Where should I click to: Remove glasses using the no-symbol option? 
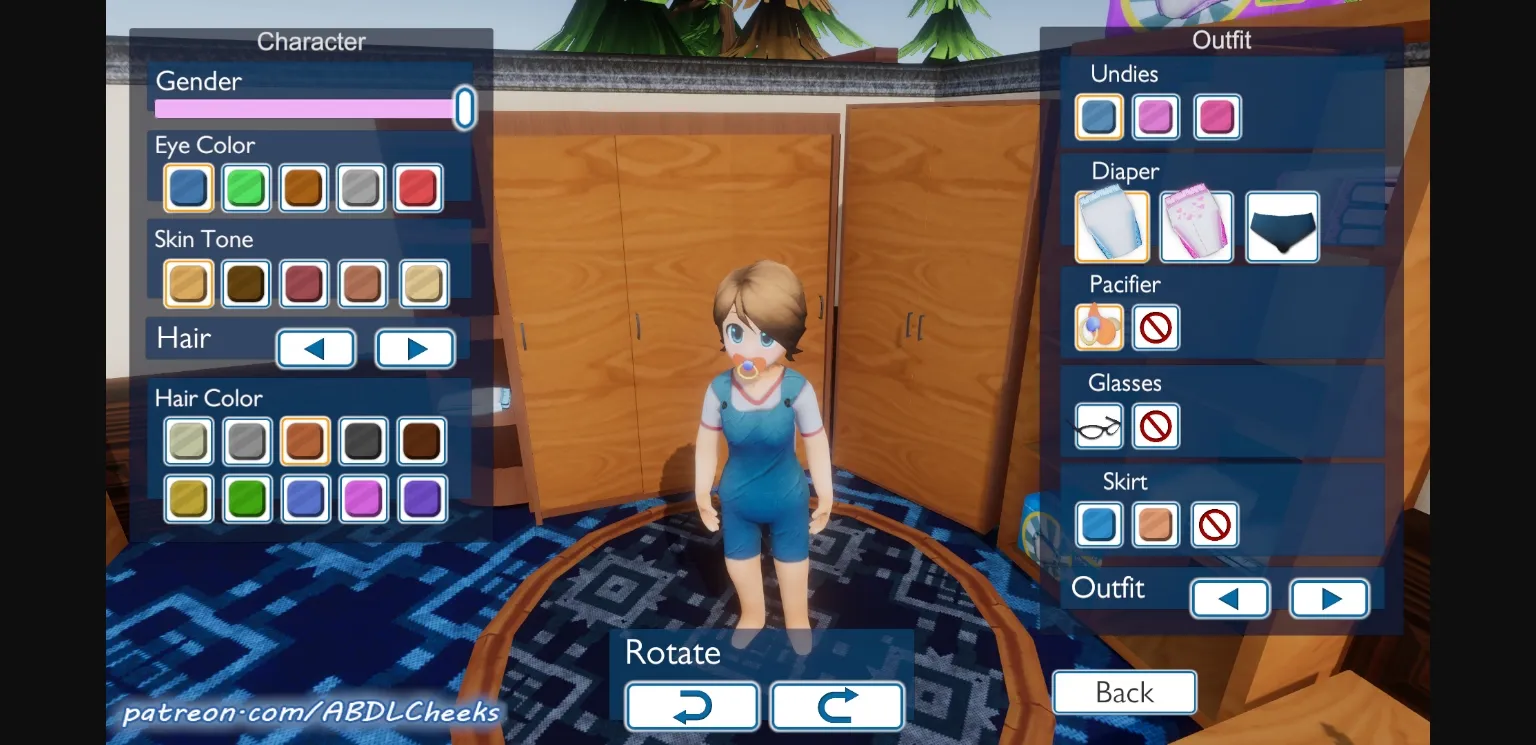click(1156, 426)
